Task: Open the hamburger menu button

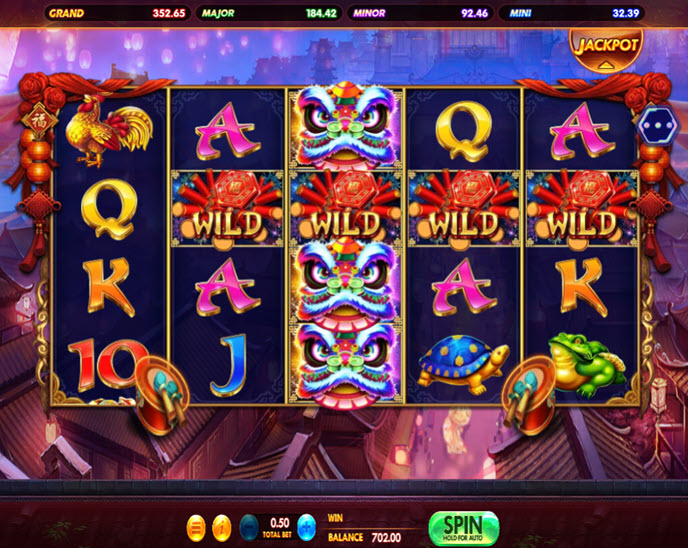Action: tap(196, 526)
